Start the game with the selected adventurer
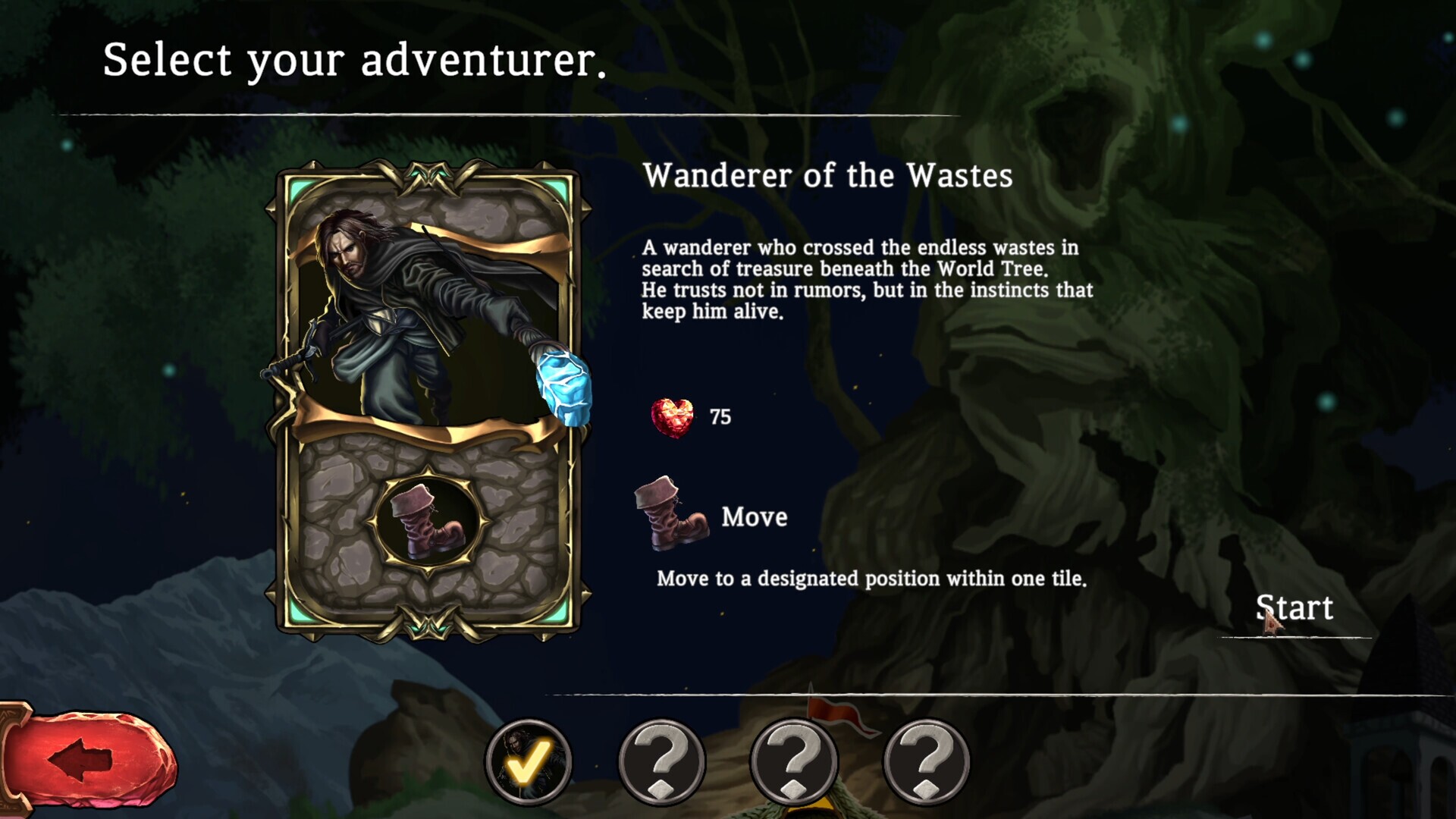 1294,608
